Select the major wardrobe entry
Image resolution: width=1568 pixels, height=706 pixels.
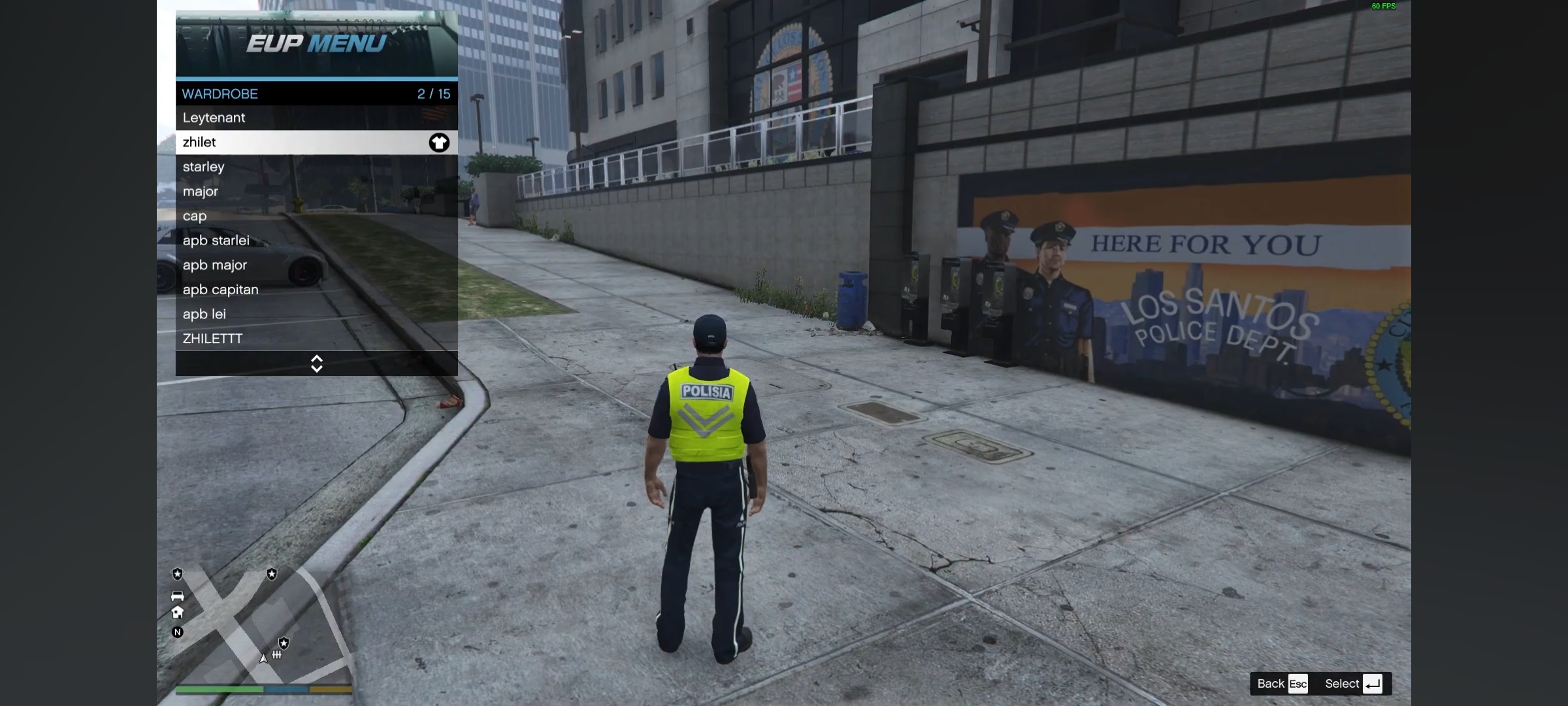pyautogui.click(x=316, y=192)
